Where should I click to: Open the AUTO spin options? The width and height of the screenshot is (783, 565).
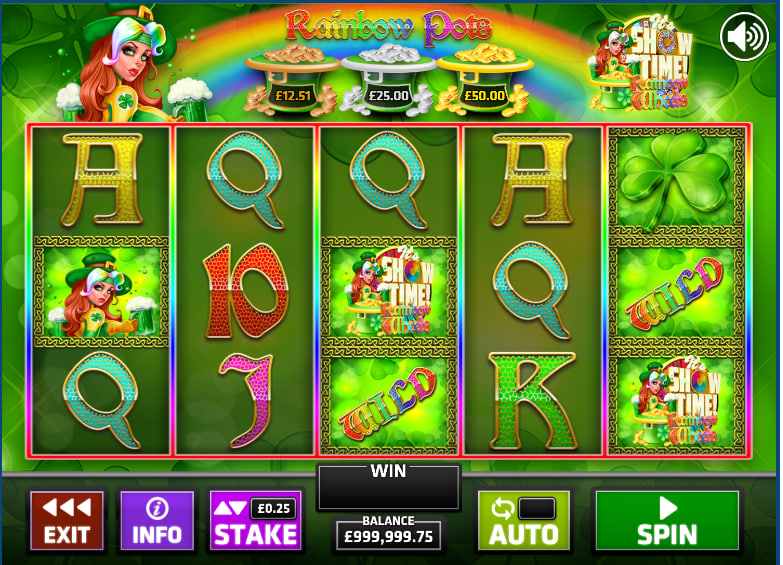[523, 520]
